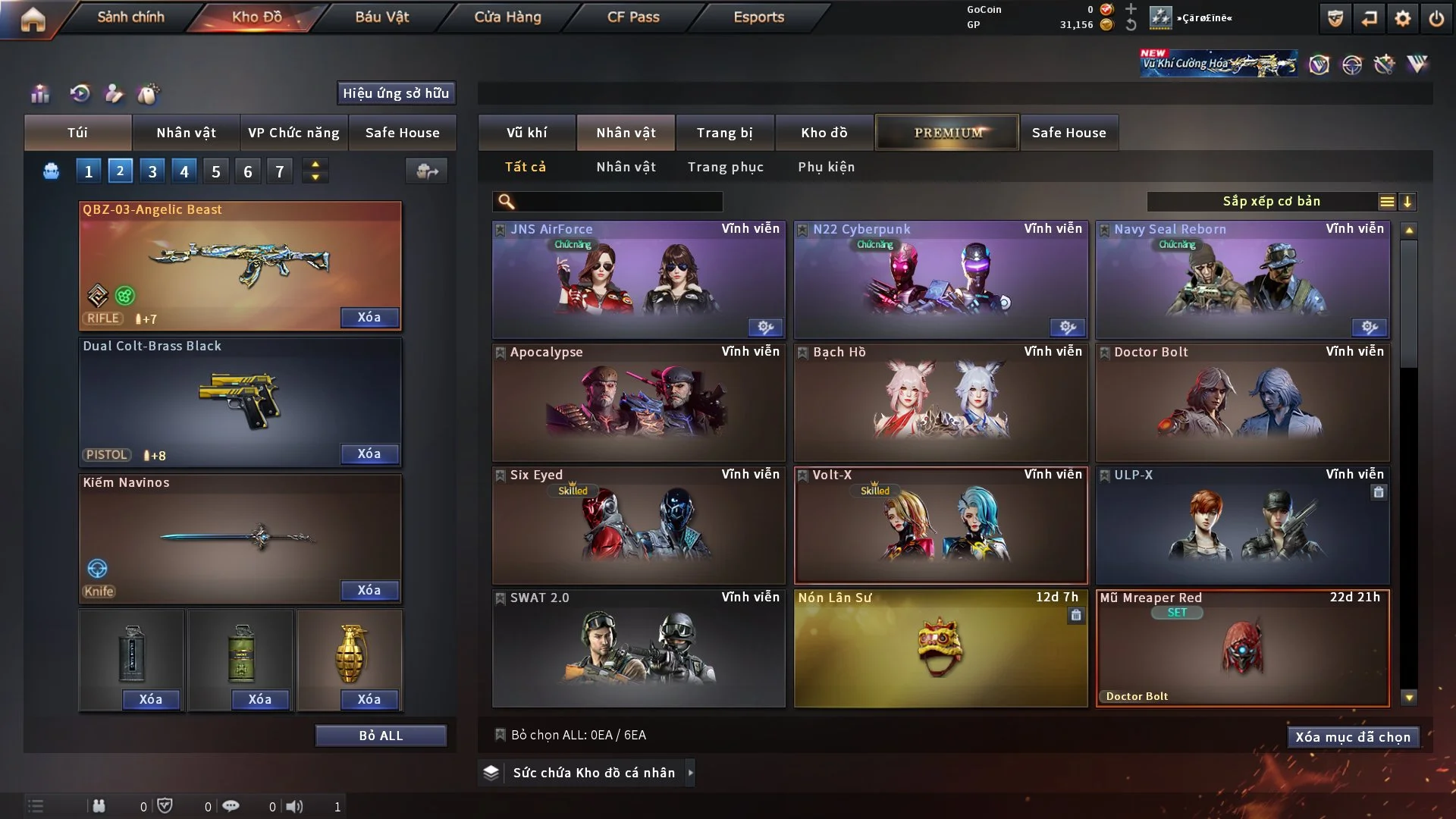Click Bỏ ALL button
Viewport: 1456px width, 819px height.
pyautogui.click(x=381, y=736)
